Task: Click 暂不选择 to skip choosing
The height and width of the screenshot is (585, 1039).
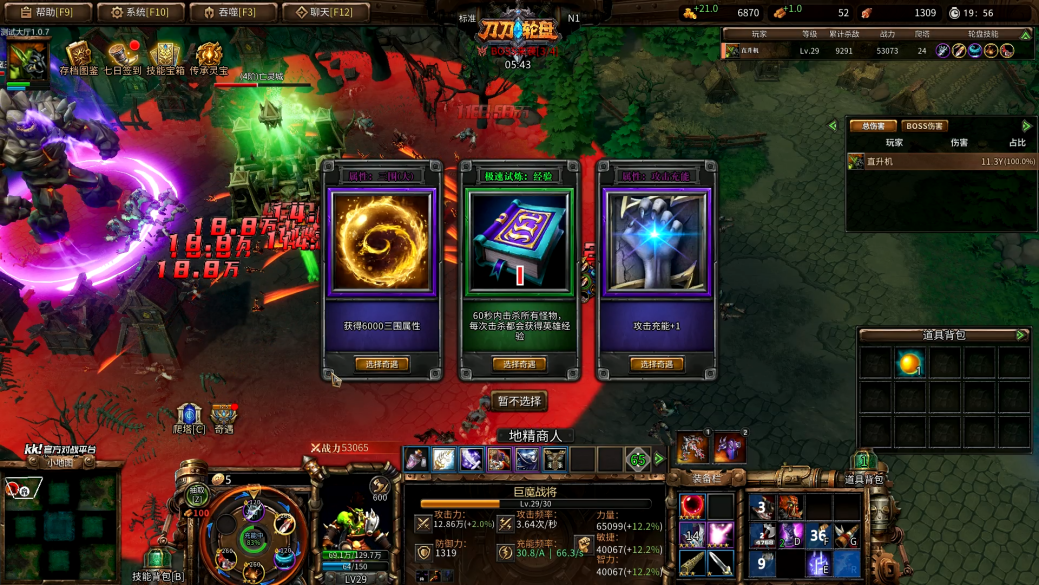Action: tap(519, 401)
